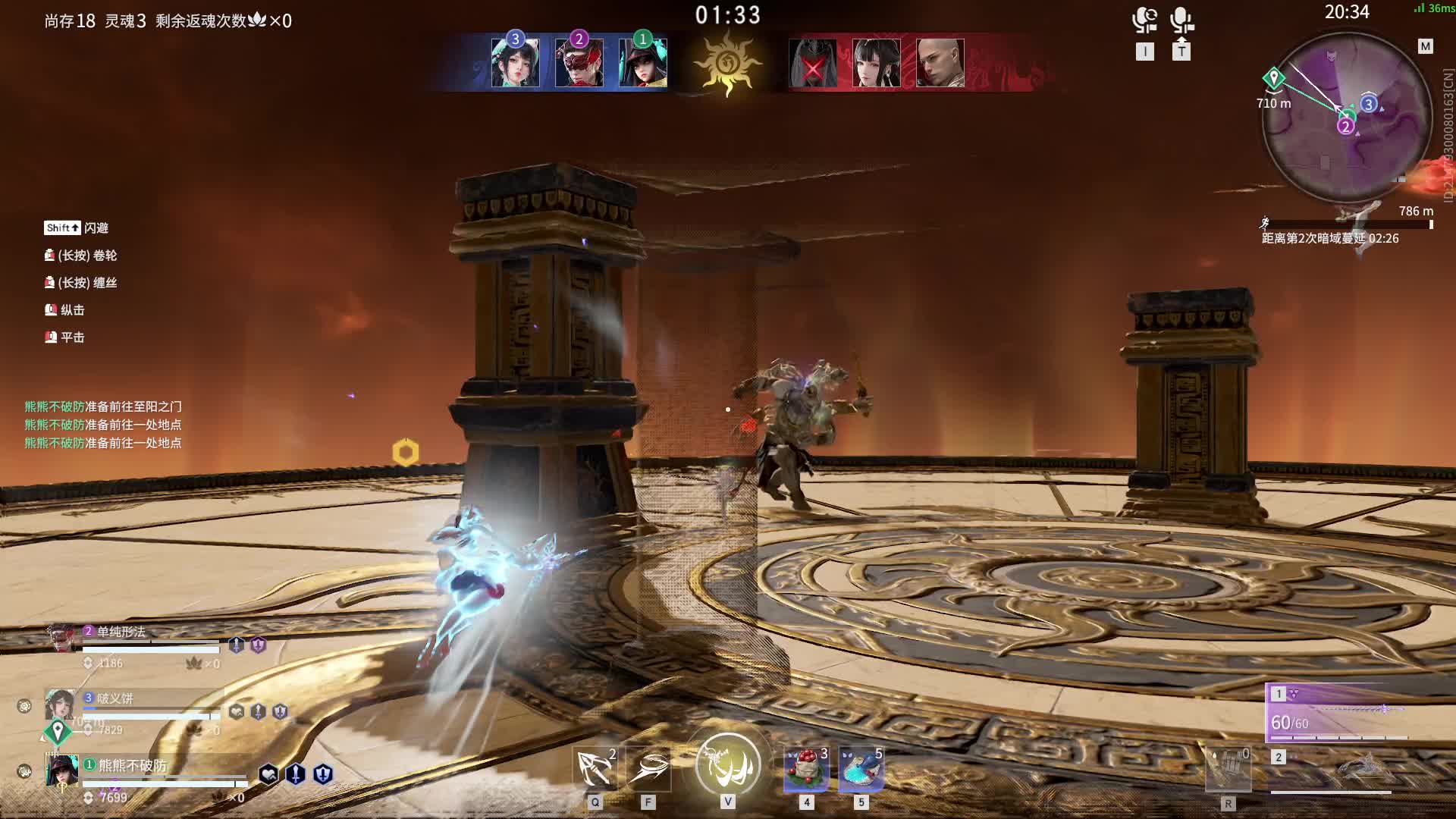The width and height of the screenshot is (1456, 819).
Task: Select the primary weapon slot showing 60/60
Action: (1339, 714)
